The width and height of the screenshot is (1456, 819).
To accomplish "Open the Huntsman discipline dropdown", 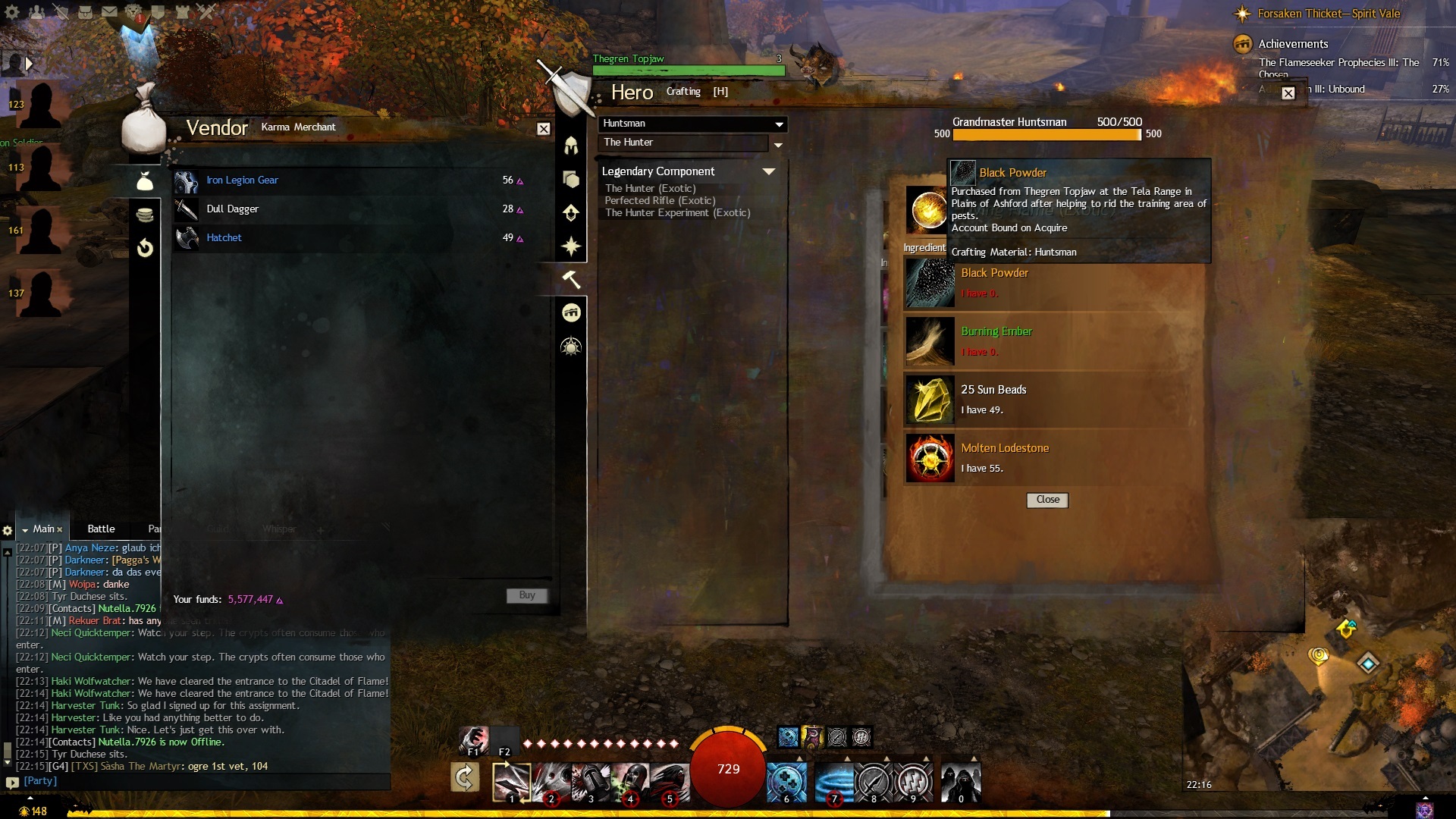I will pyautogui.click(x=693, y=124).
